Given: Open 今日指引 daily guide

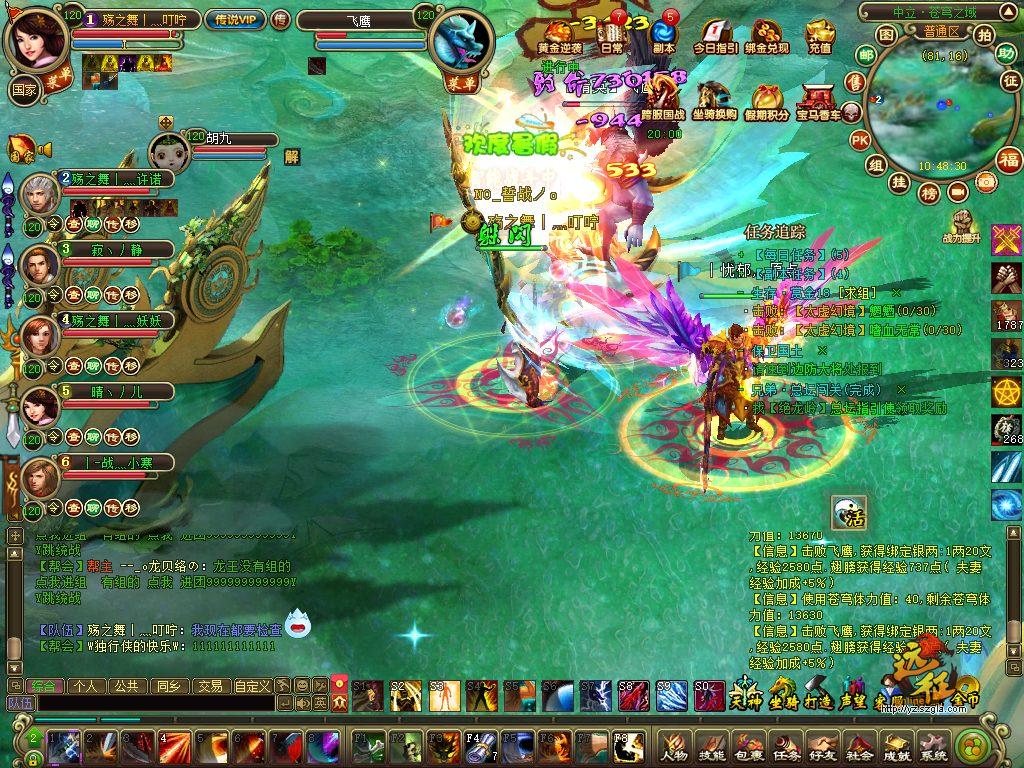Looking at the screenshot, I should pyautogui.click(x=715, y=36).
